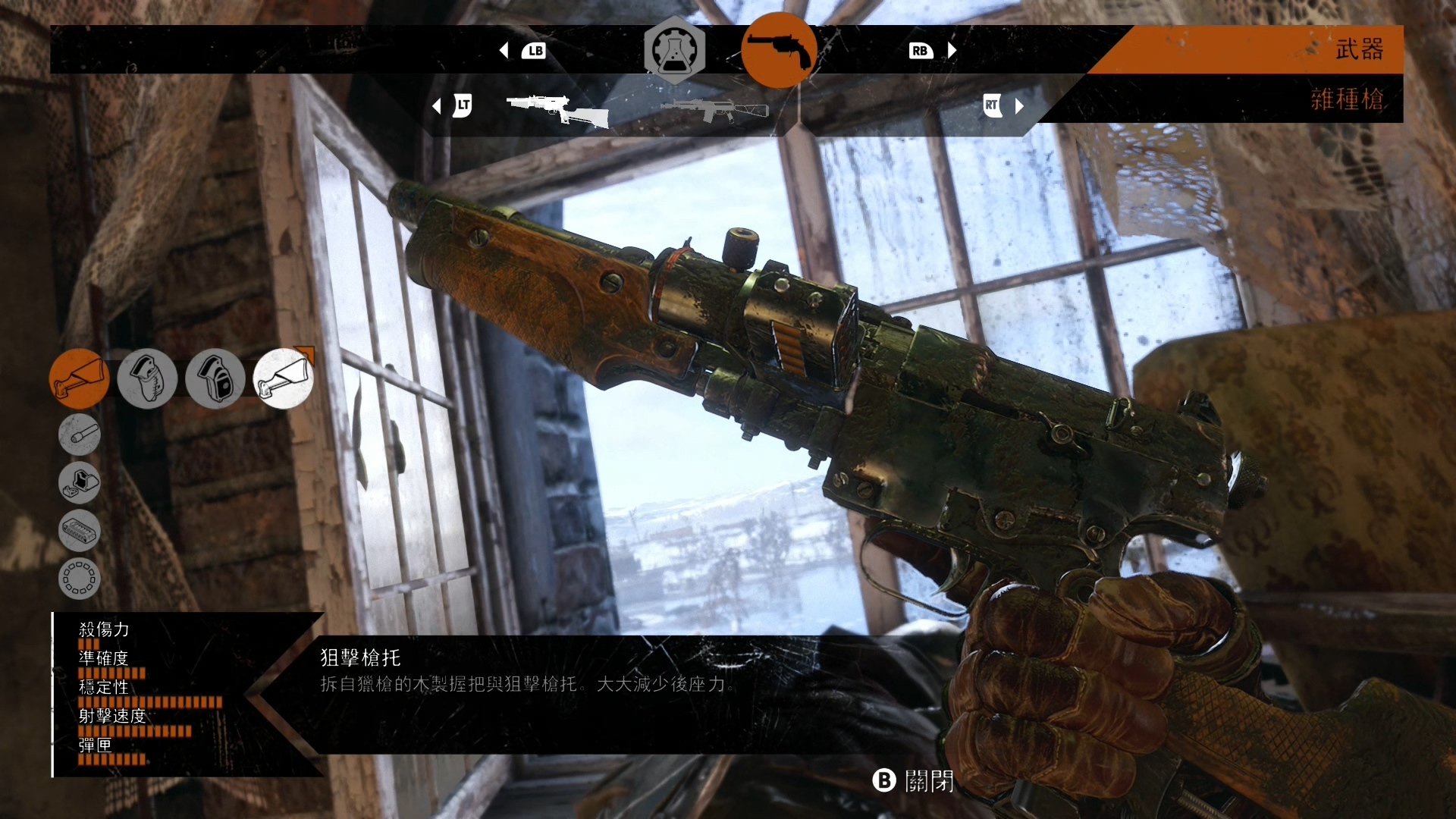Image resolution: width=1456 pixels, height=819 pixels.
Task: Switch to the crafting flask tab
Action: point(674,50)
